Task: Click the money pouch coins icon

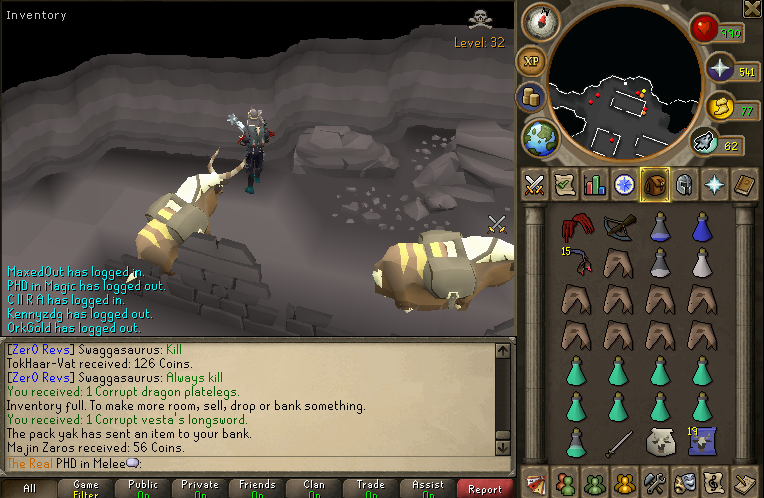Action: click(530, 97)
